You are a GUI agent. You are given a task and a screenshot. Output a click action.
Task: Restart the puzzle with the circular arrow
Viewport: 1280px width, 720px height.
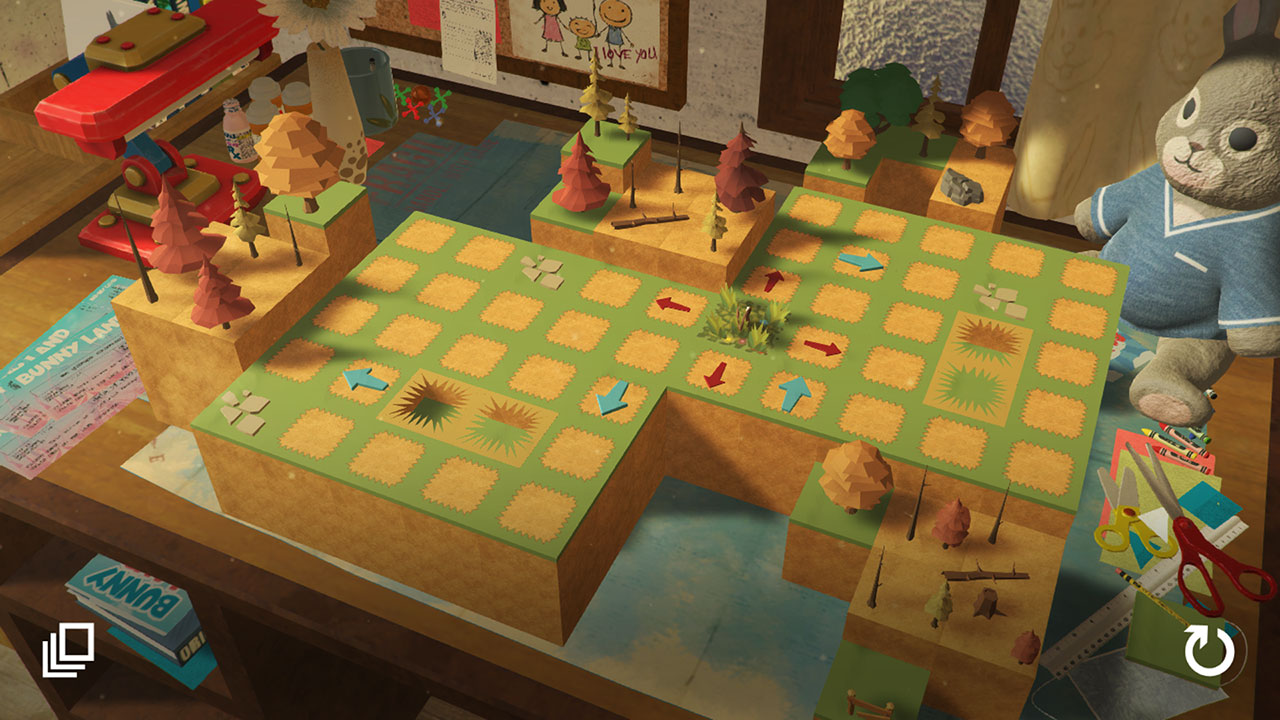click(x=1209, y=650)
